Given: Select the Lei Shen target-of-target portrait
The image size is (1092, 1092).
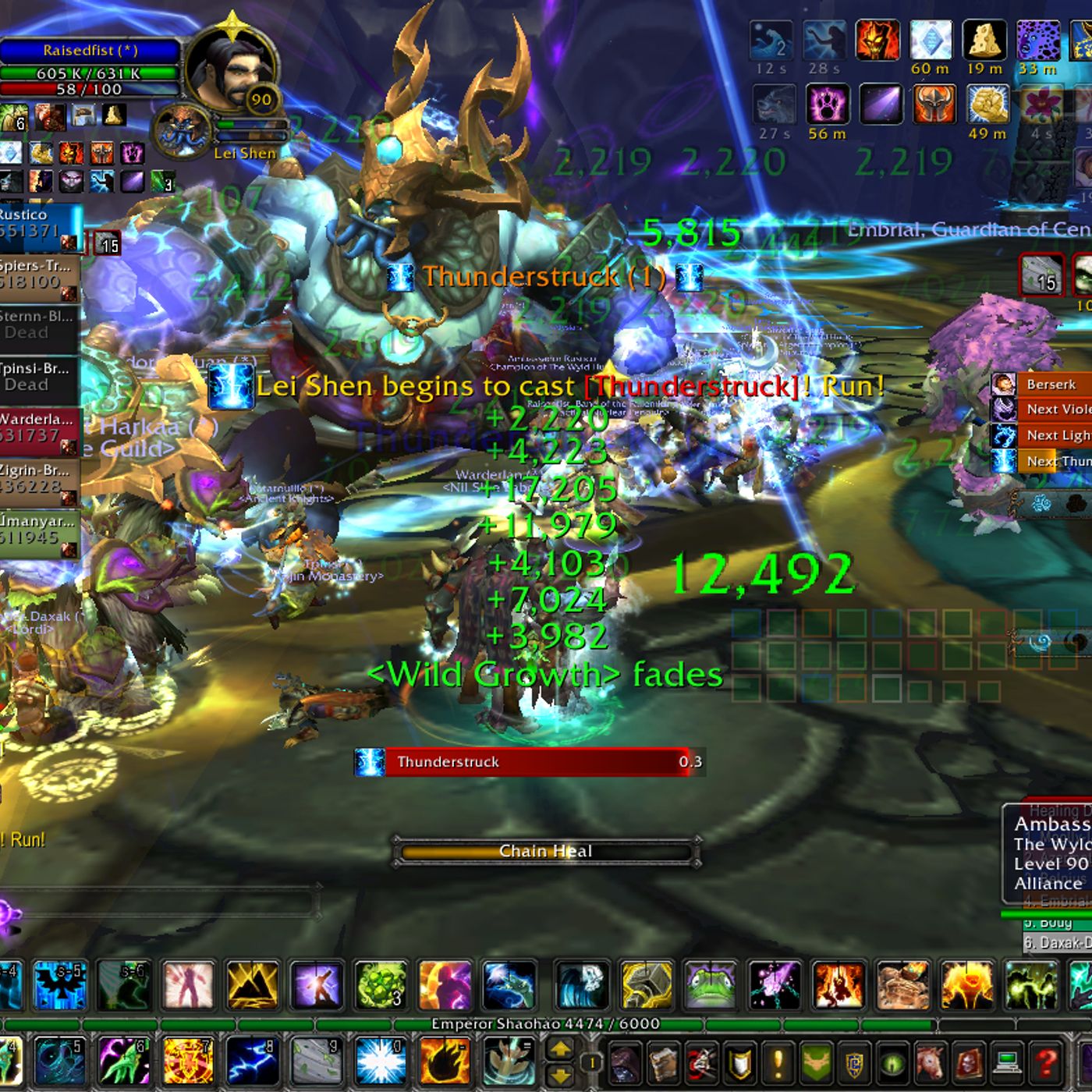Looking at the screenshot, I should [x=182, y=130].
